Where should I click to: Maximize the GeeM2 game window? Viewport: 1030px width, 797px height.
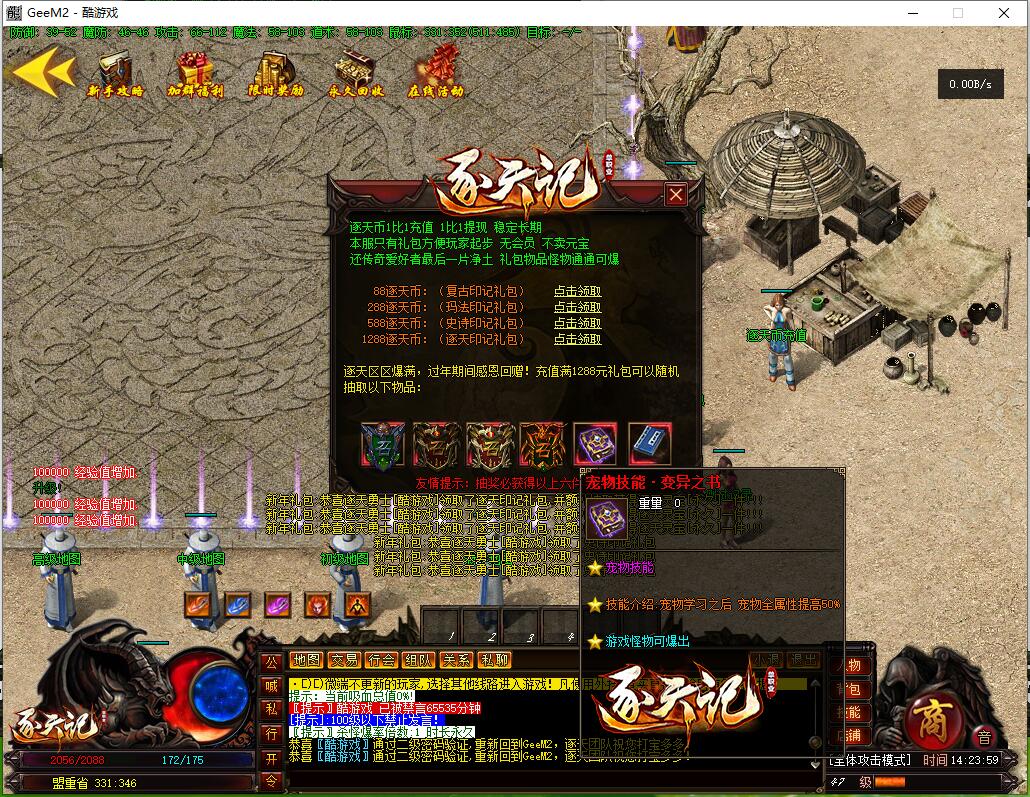click(x=957, y=14)
